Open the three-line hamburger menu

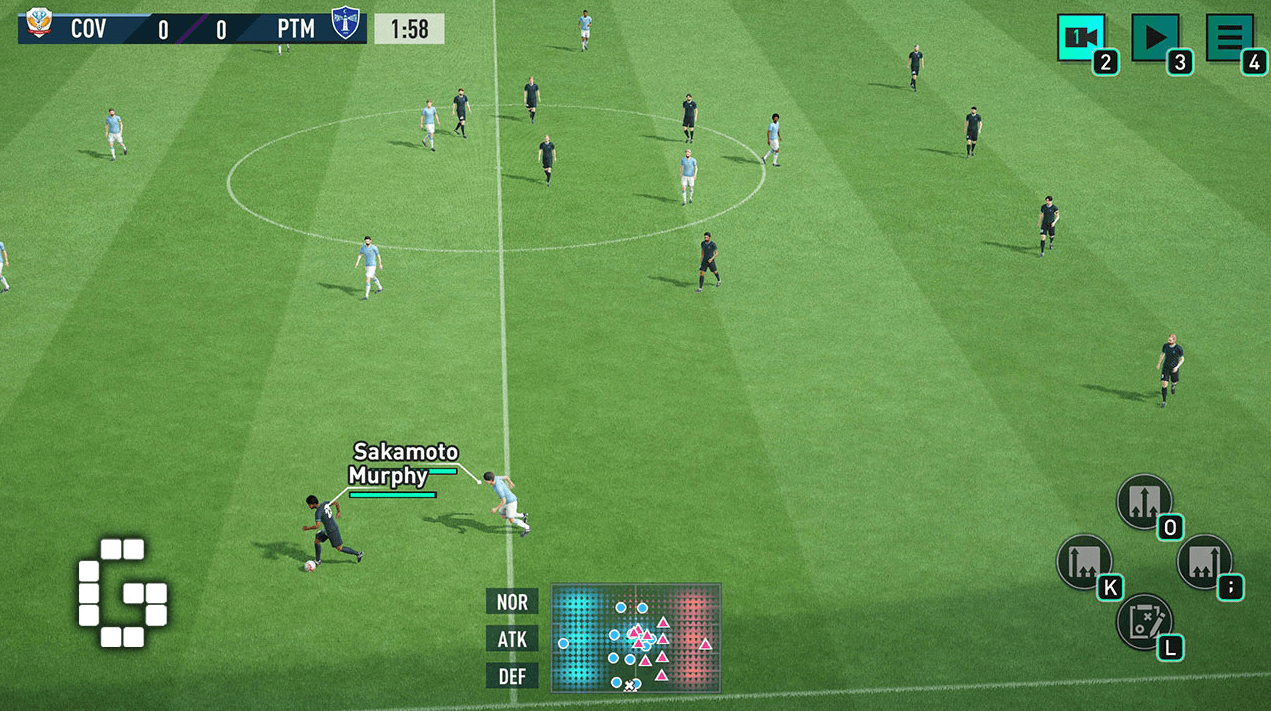coord(1230,38)
